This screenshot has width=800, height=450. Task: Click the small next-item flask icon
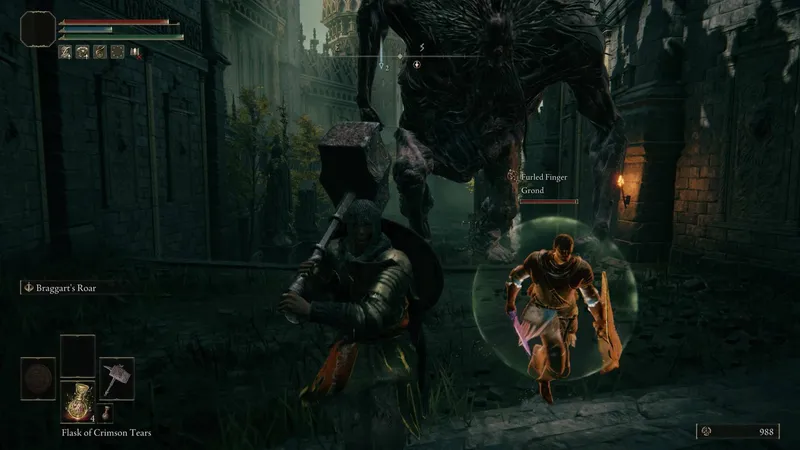click(x=106, y=412)
